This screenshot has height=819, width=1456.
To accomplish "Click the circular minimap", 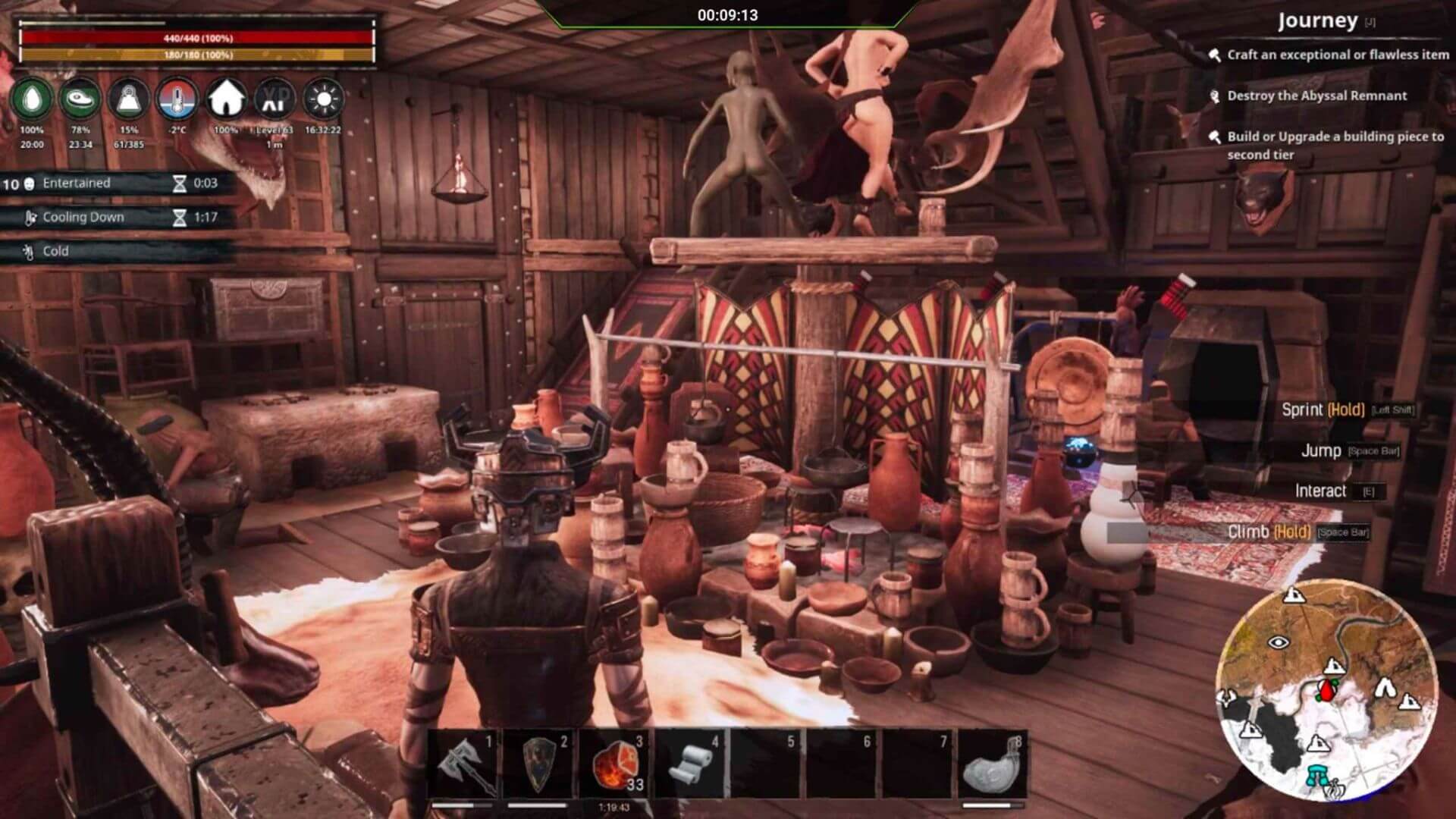I will 1327,691.
